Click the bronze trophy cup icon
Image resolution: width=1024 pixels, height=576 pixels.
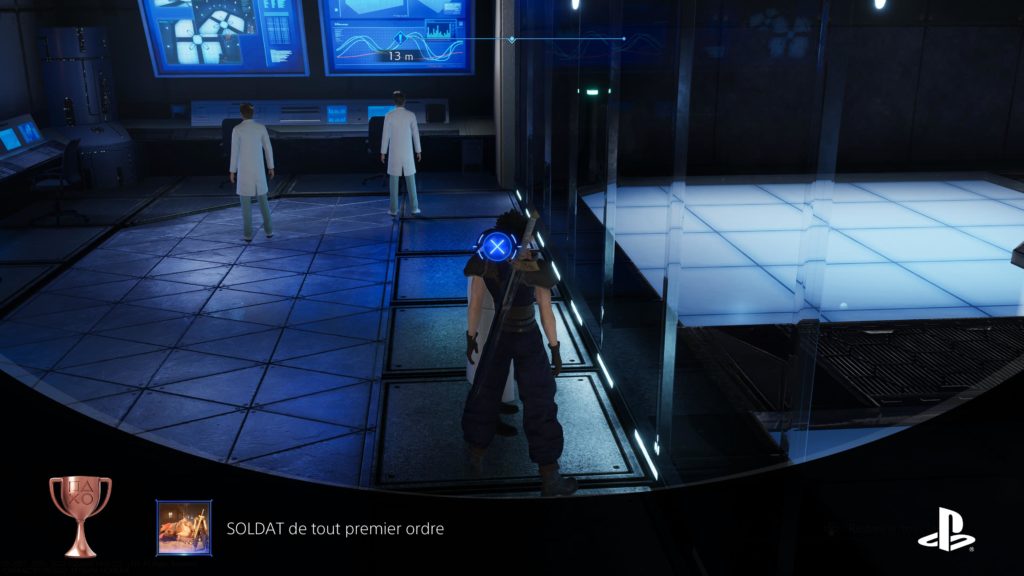(x=80, y=514)
